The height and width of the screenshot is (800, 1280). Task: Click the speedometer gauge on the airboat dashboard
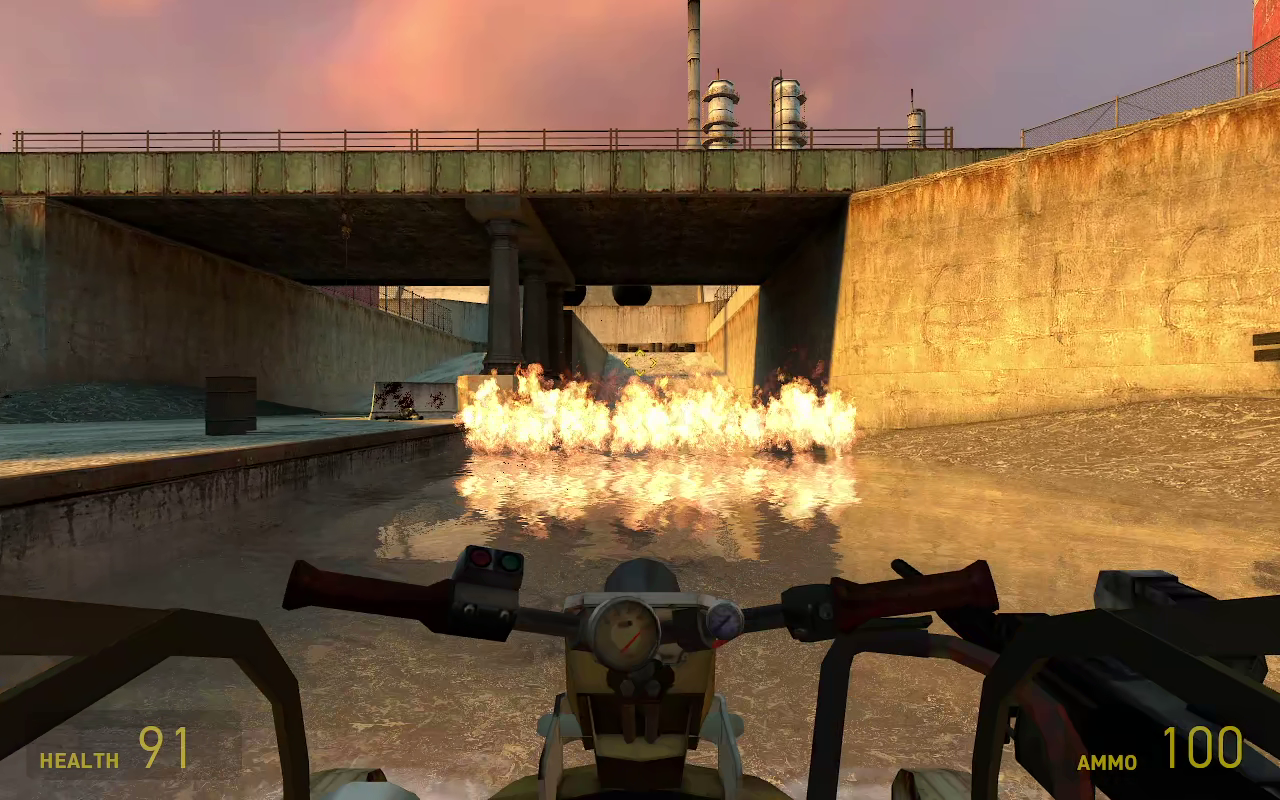pyautogui.click(x=625, y=630)
